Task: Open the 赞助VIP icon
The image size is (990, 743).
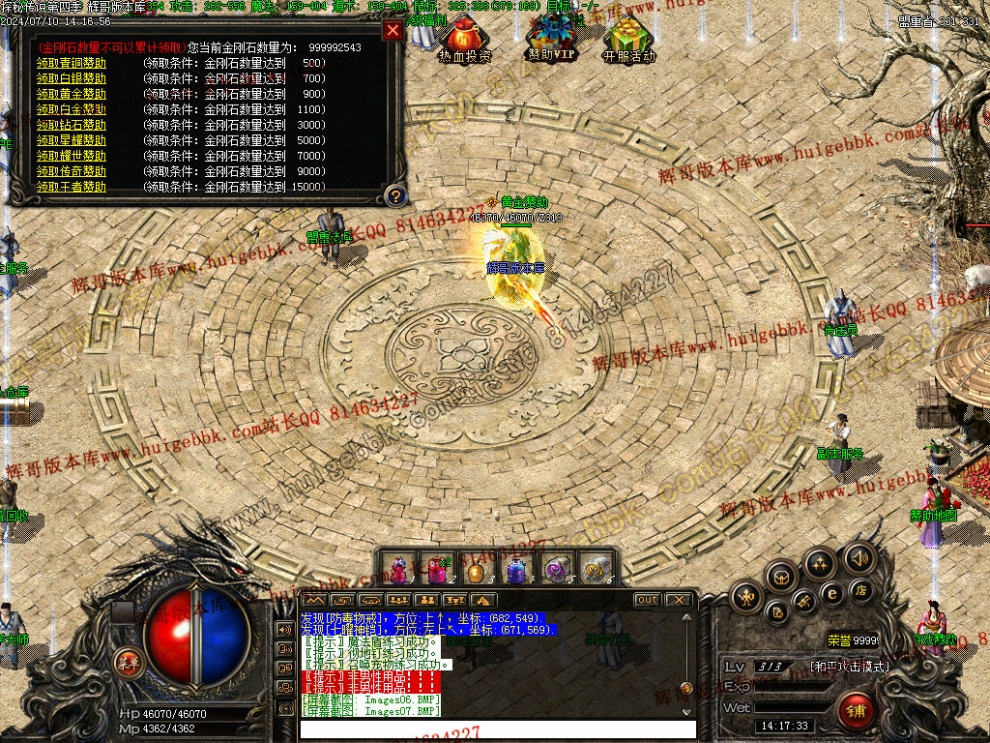Action: (x=551, y=40)
